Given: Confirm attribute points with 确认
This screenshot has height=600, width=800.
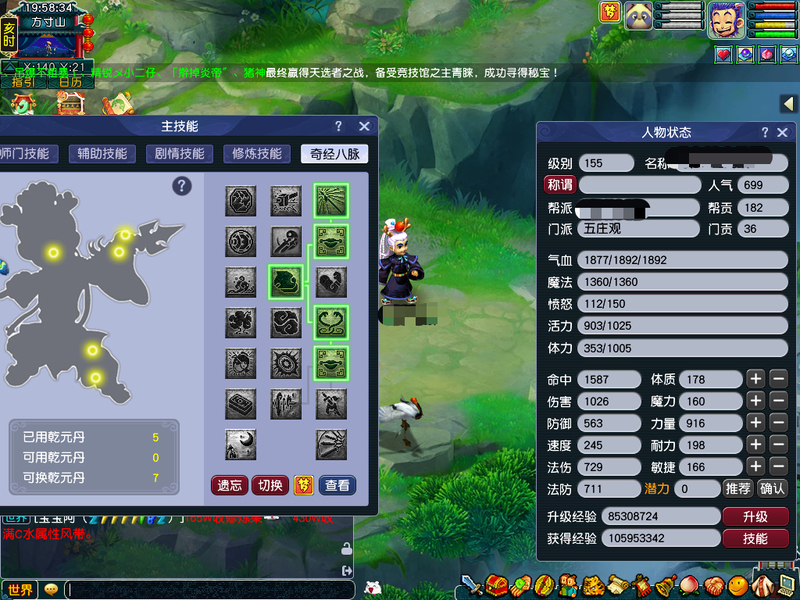Looking at the screenshot, I should pyautogui.click(x=772, y=489).
